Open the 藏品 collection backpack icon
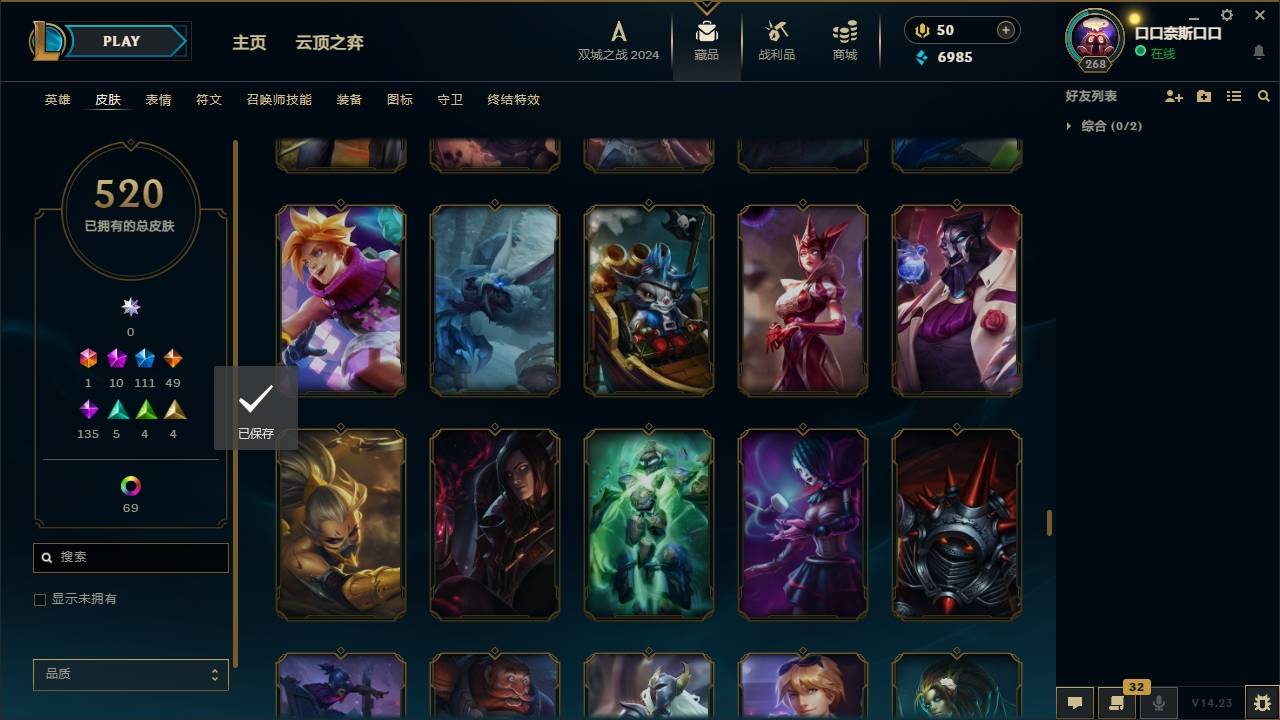Viewport: 1280px width, 720px height. click(x=706, y=40)
